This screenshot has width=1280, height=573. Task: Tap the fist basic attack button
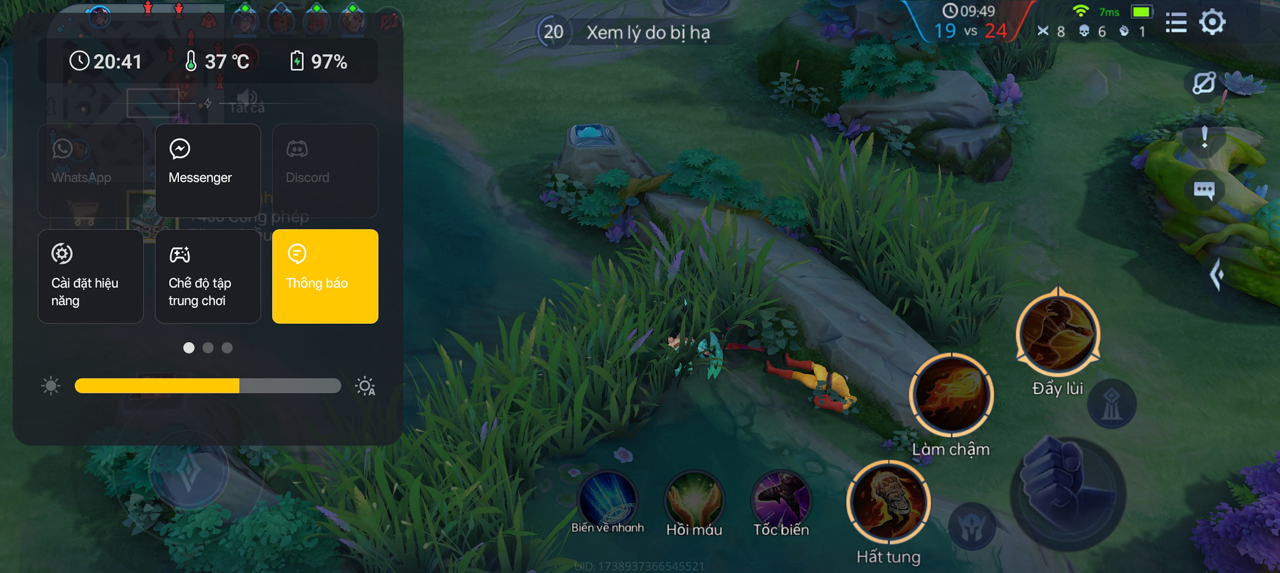[x=1066, y=492]
